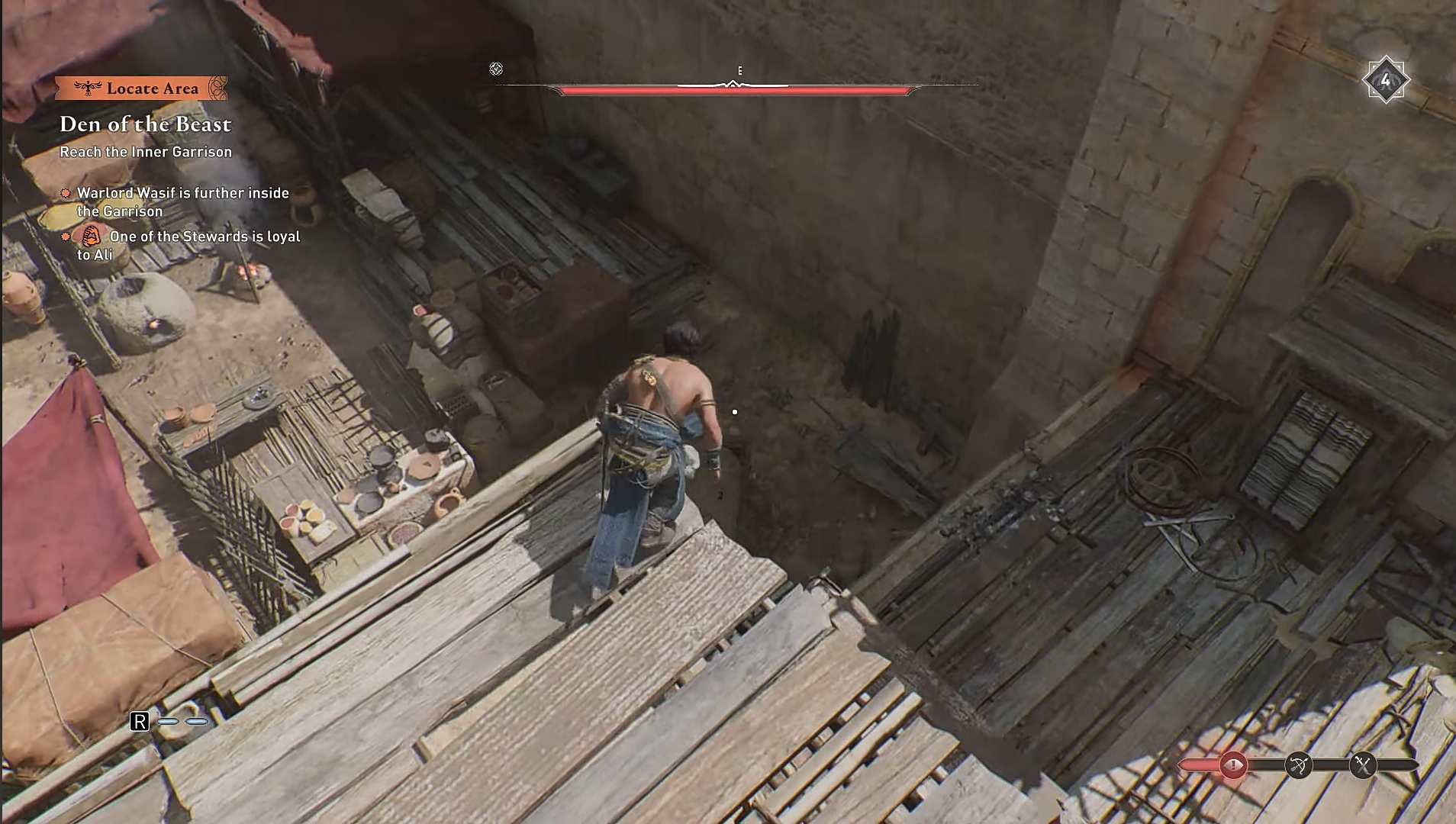The height and width of the screenshot is (824, 1456).
Task: Click the enemy health bar above the compass
Action: pyautogui.click(x=736, y=89)
